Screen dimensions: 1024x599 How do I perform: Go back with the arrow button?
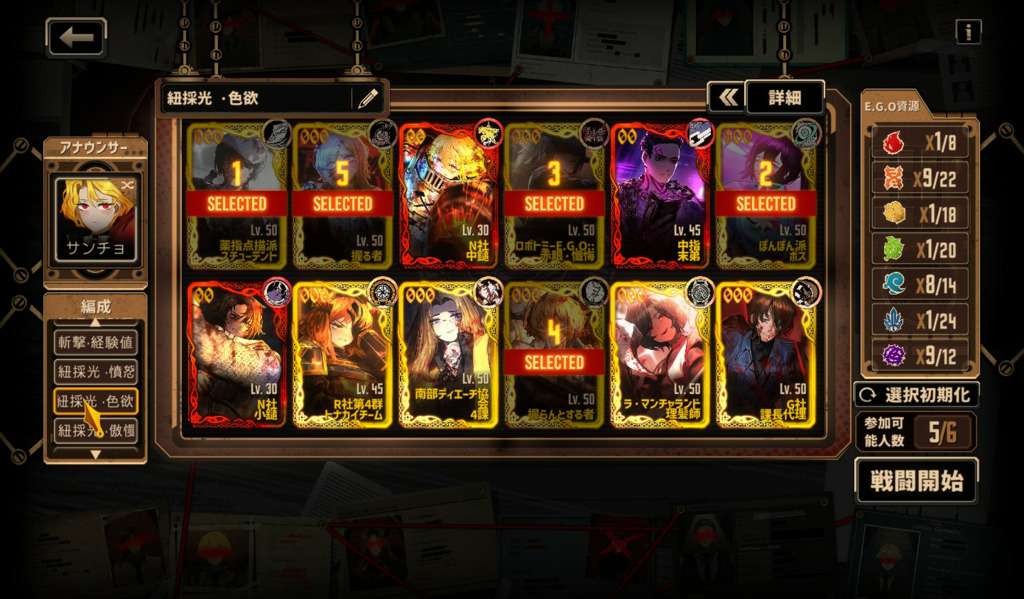pyautogui.click(x=76, y=38)
